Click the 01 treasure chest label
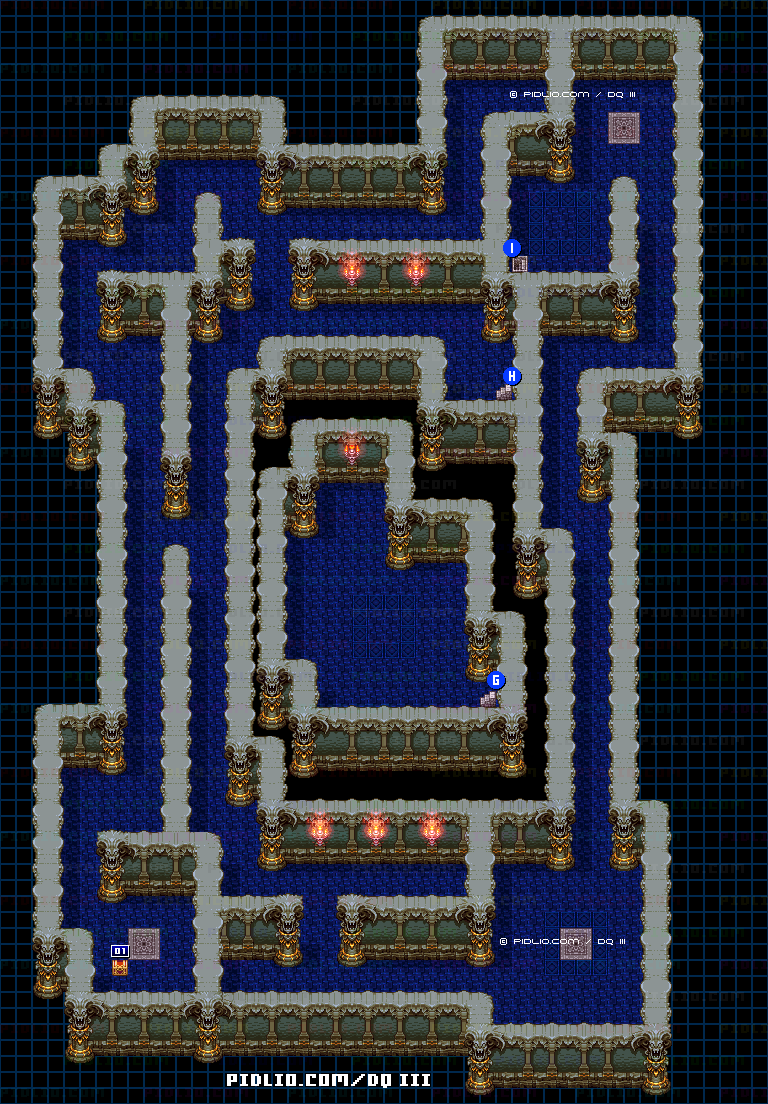Screen dimensions: 768x1104 pyautogui.click(x=120, y=950)
